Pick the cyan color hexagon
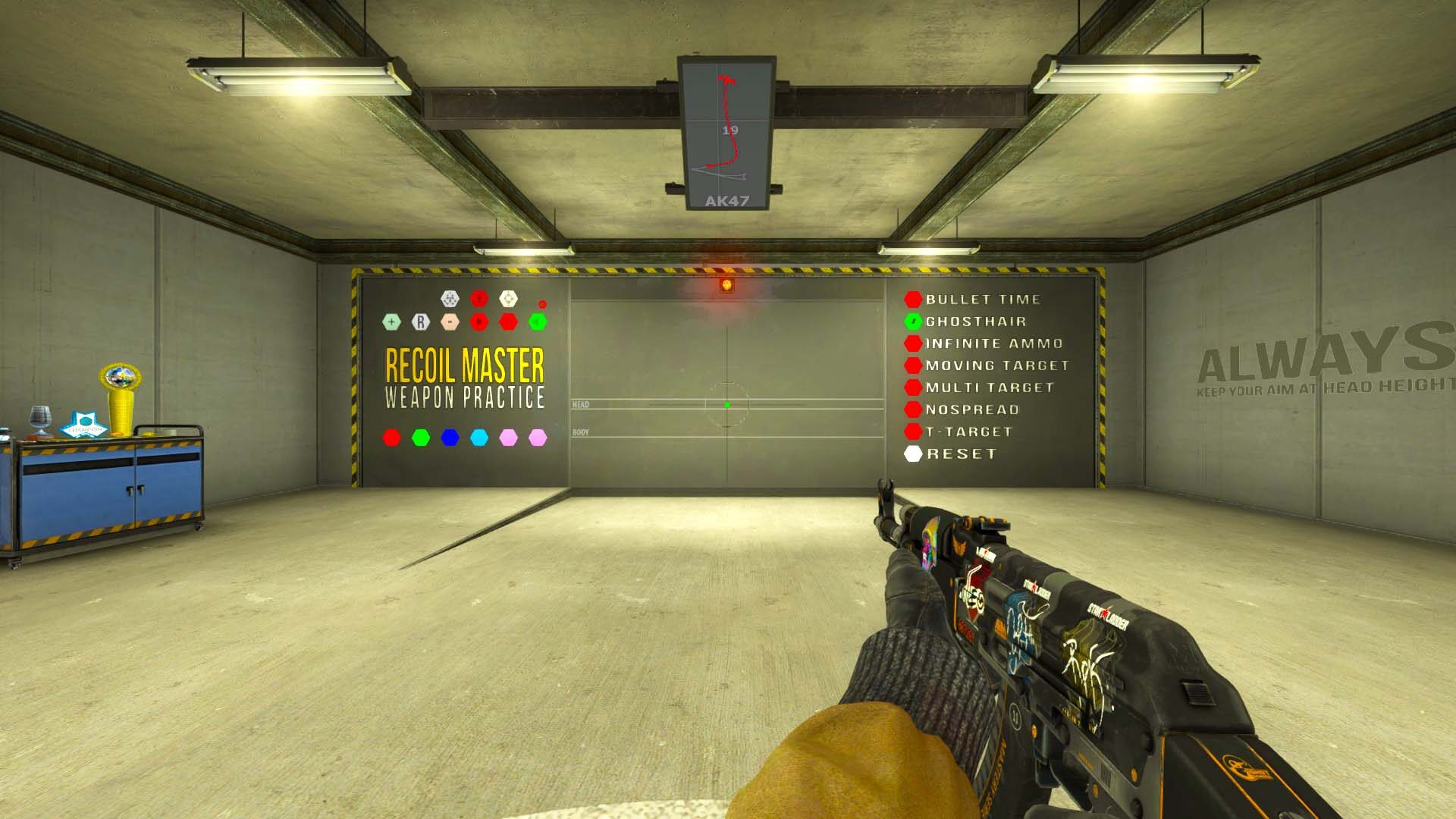This screenshot has width=1456, height=819. [479, 438]
